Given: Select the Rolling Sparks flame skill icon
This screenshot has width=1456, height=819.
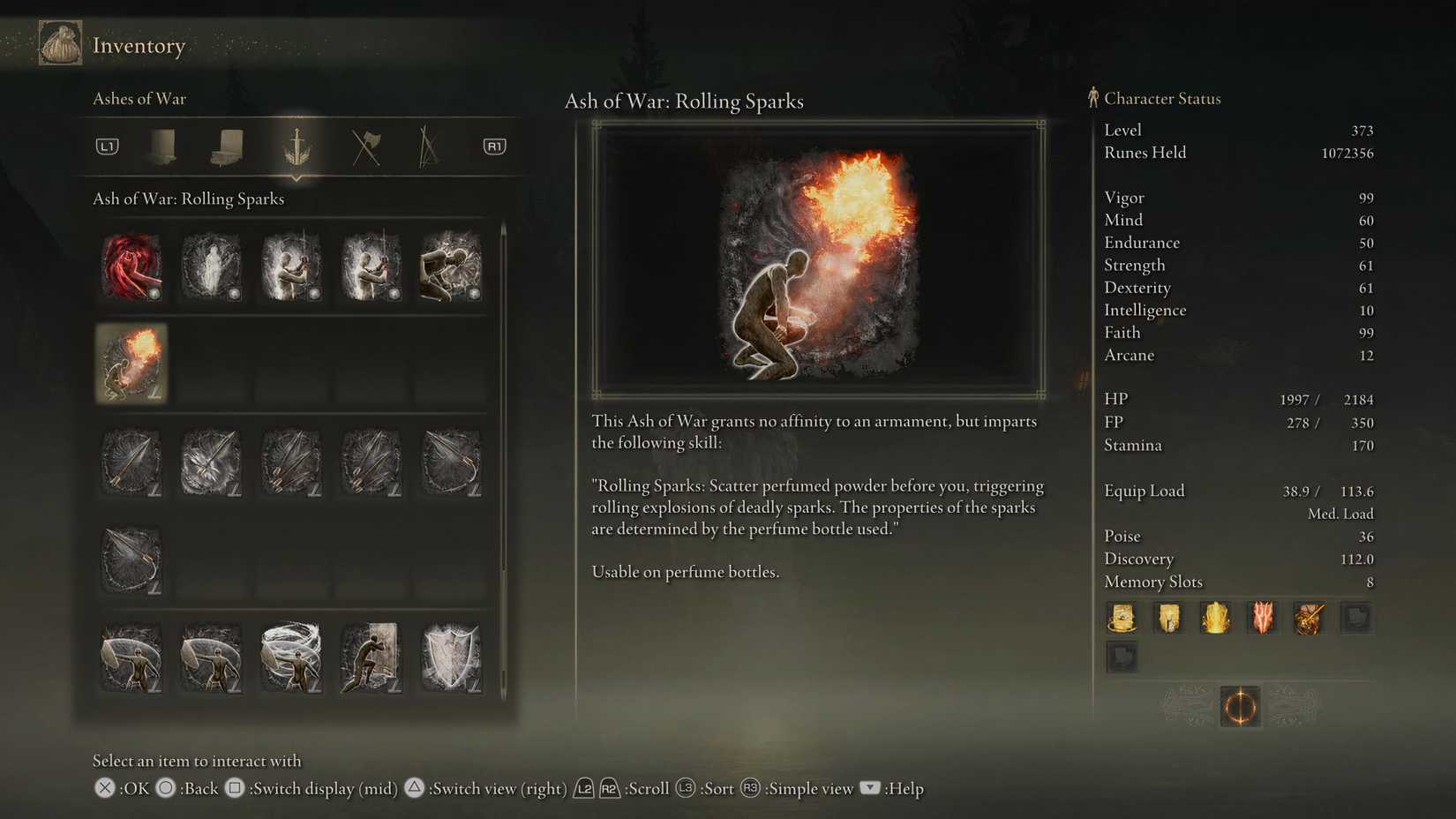Looking at the screenshot, I should [x=131, y=364].
